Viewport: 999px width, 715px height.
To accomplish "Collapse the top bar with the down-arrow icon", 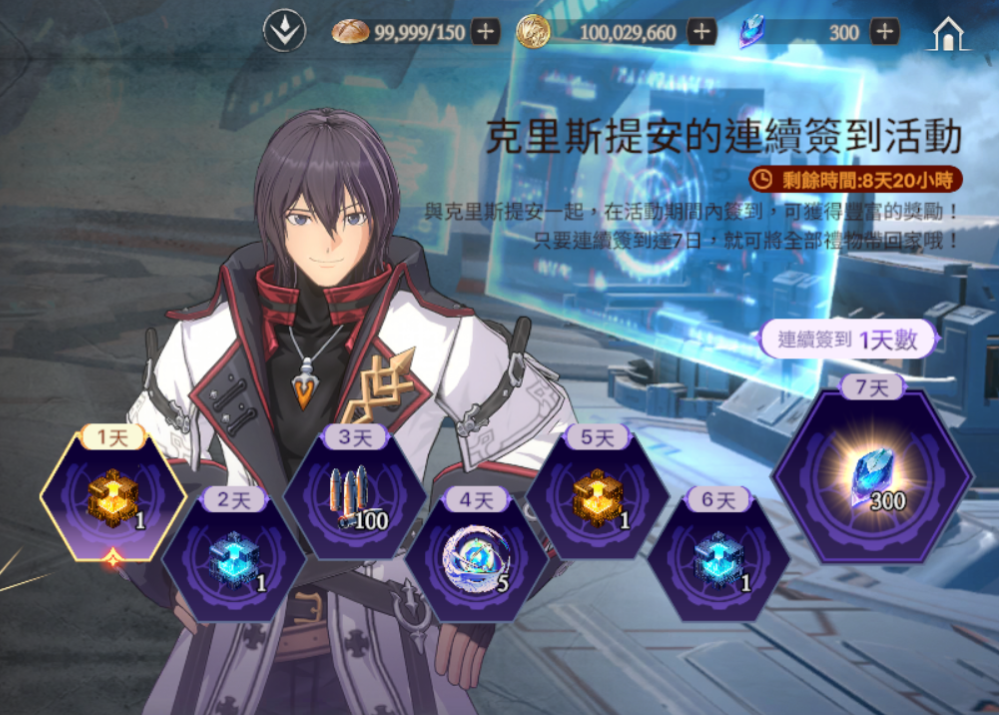I will (x=283, y=32).
